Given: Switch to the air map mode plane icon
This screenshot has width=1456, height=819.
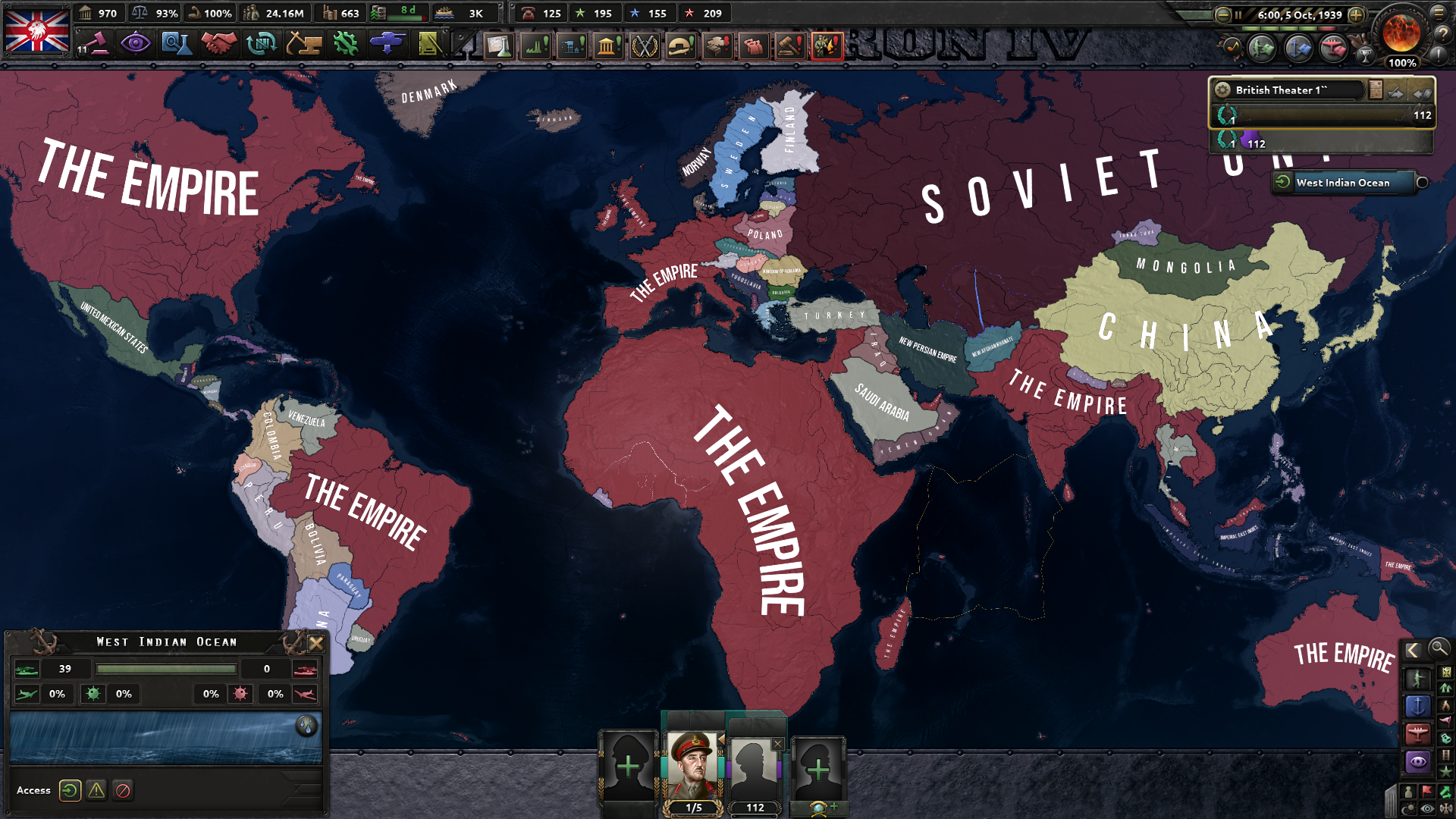Looking at the screenshot, I should (1417, 732).
